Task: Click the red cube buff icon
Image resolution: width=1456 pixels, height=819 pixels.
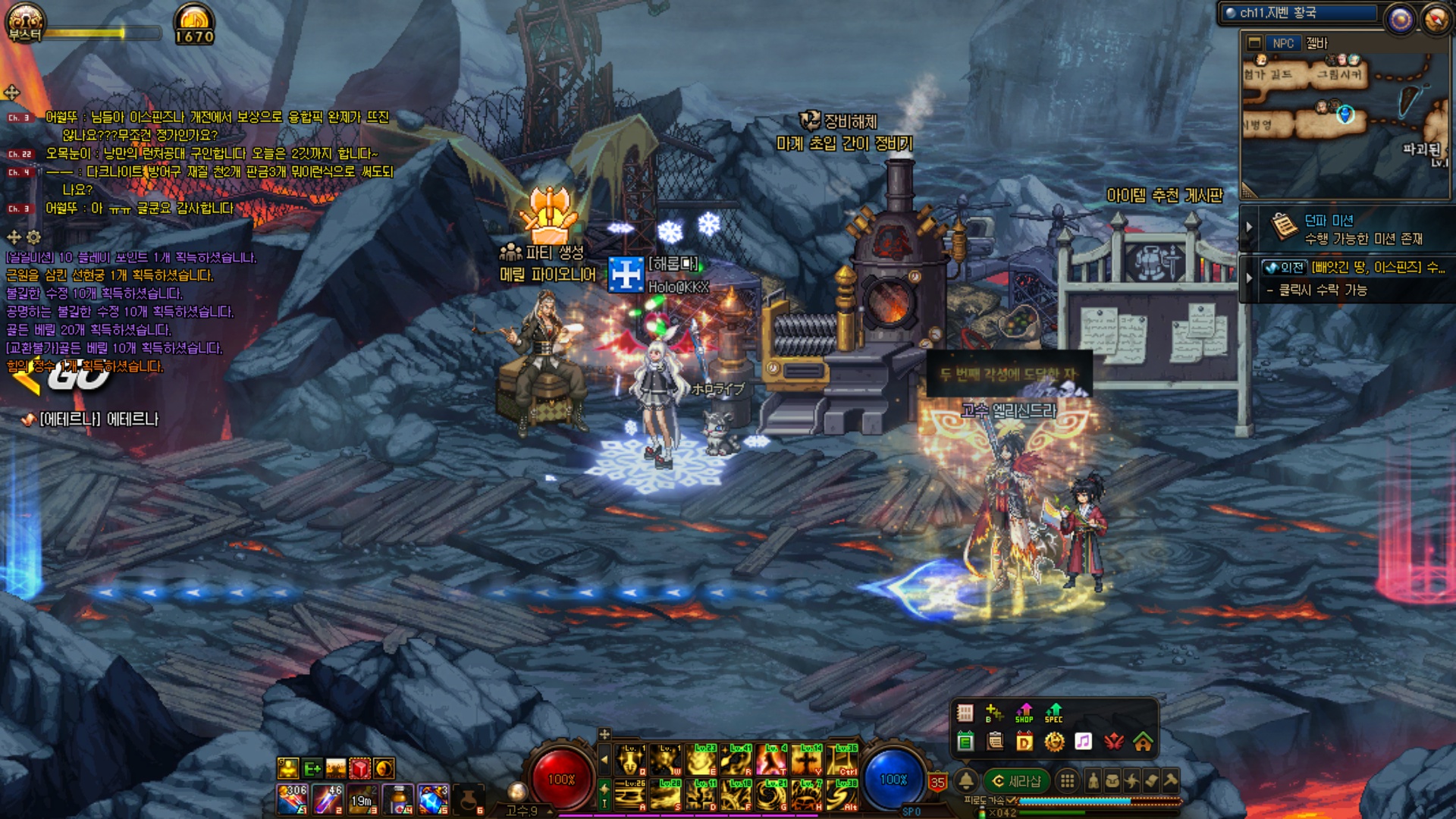Action: click(360, 768)
